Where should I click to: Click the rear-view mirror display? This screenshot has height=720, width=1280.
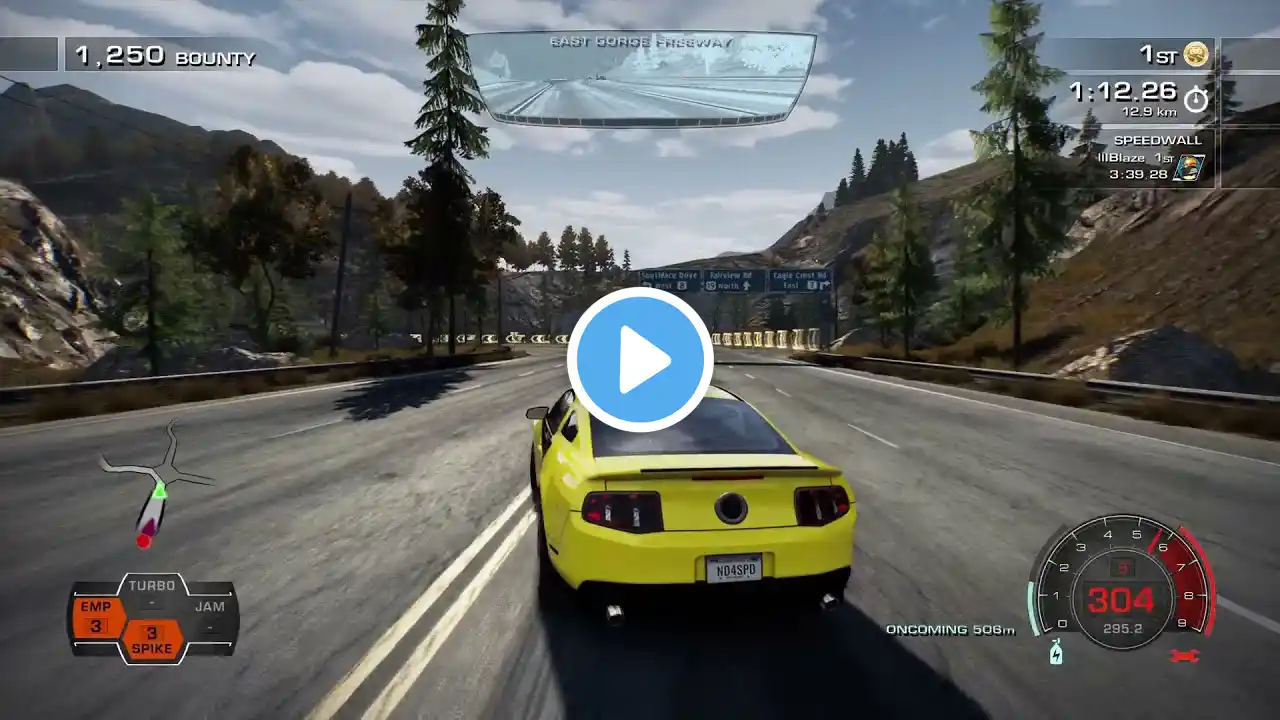[x=641, y=78]
